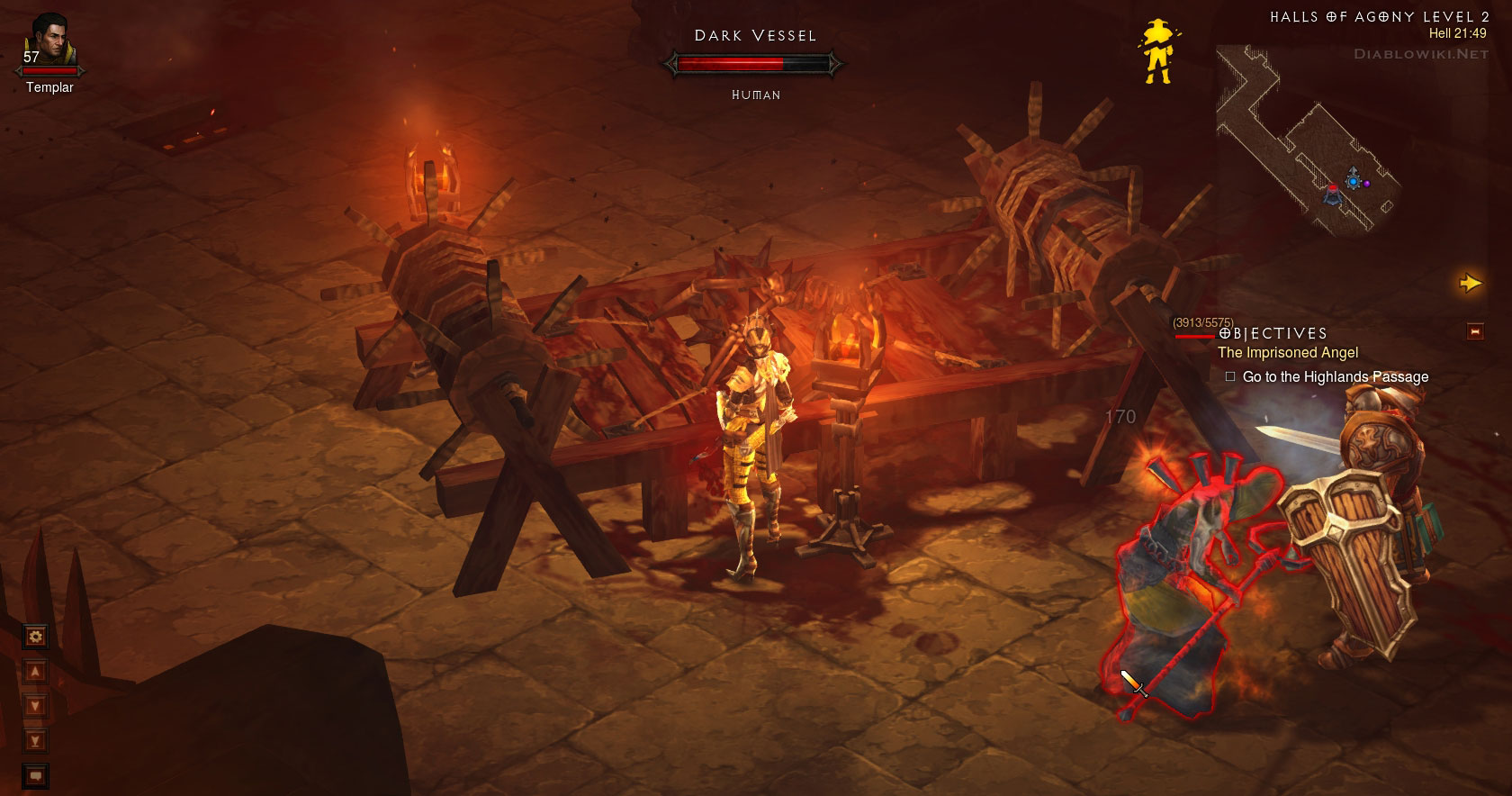This screenshot has width=1512, height=796.
Task: Select The Imprisoned Angel quest title
Action: tap(1287, 353)
